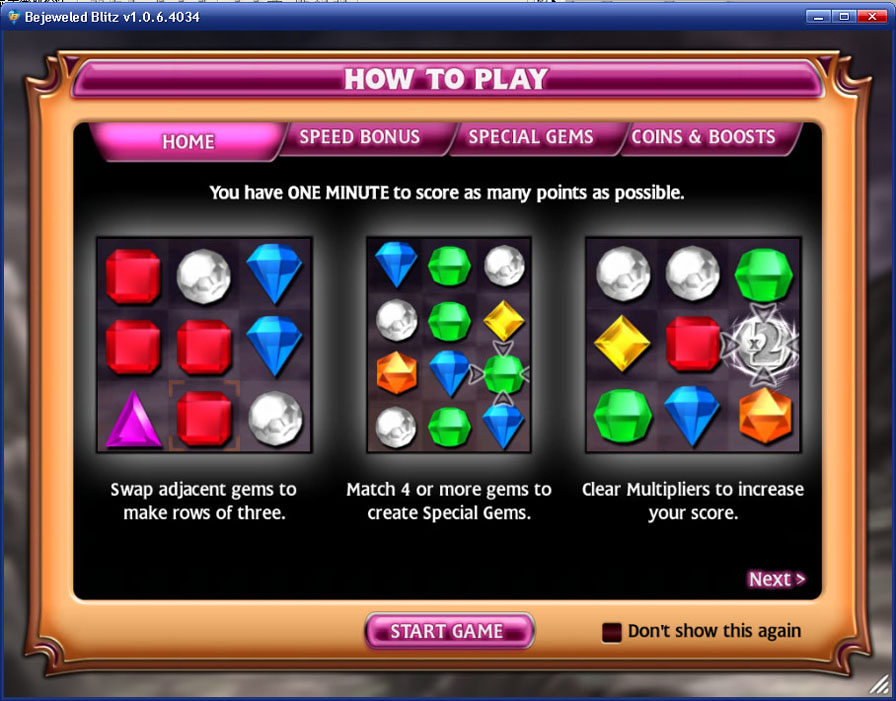The image size is (896, 701).
Task: Switch to the Home tab
Action: (x=188, y=141)
